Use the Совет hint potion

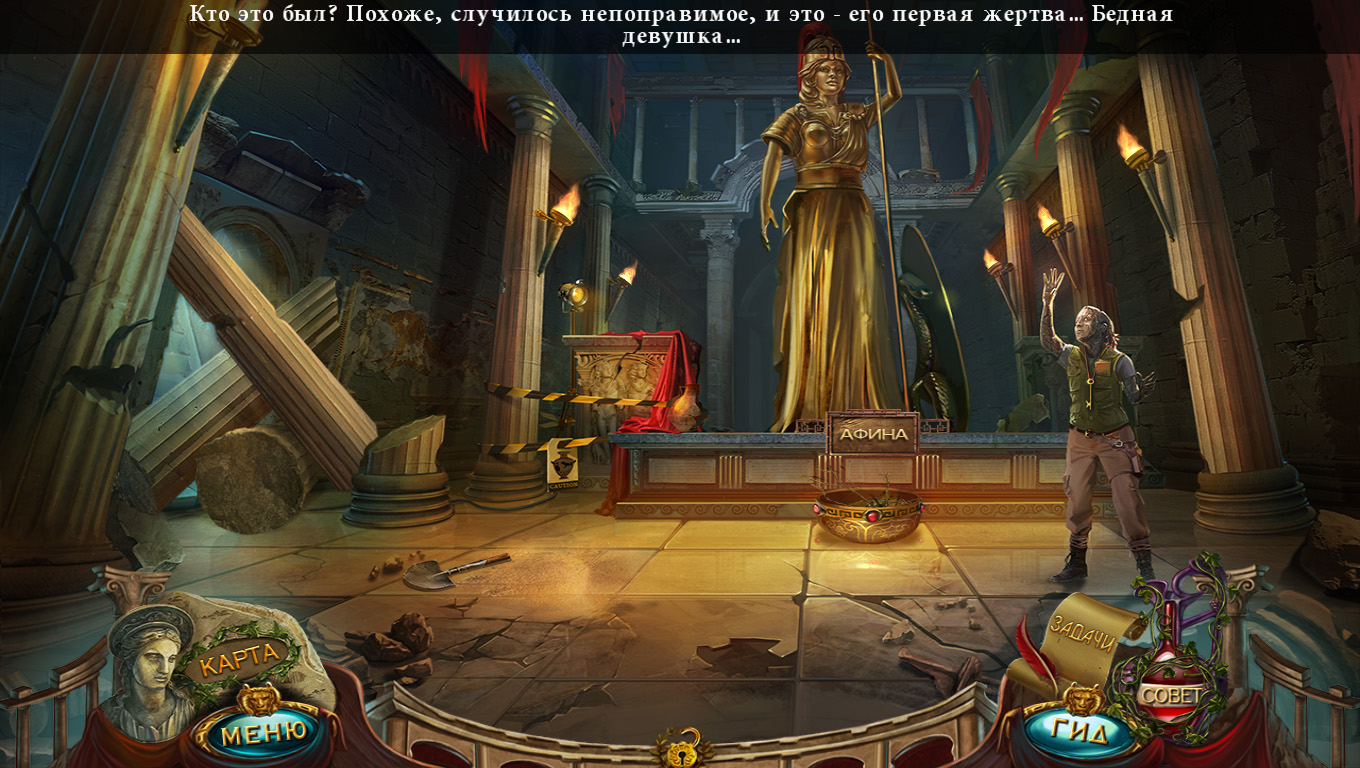pyautogui.click(x=1171, y=694)
